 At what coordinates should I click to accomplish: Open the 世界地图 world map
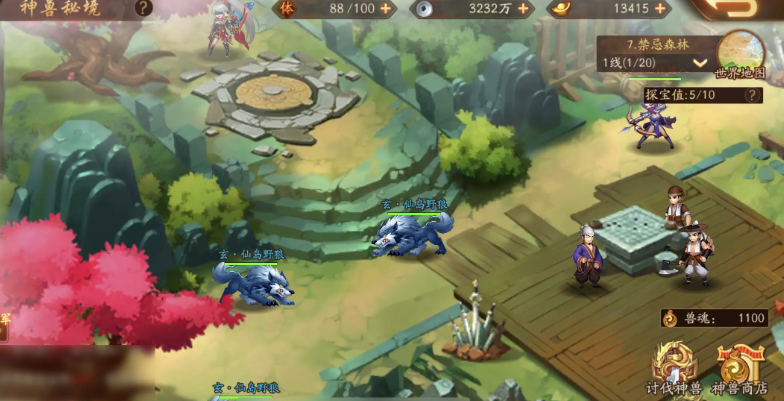(741, 55)
